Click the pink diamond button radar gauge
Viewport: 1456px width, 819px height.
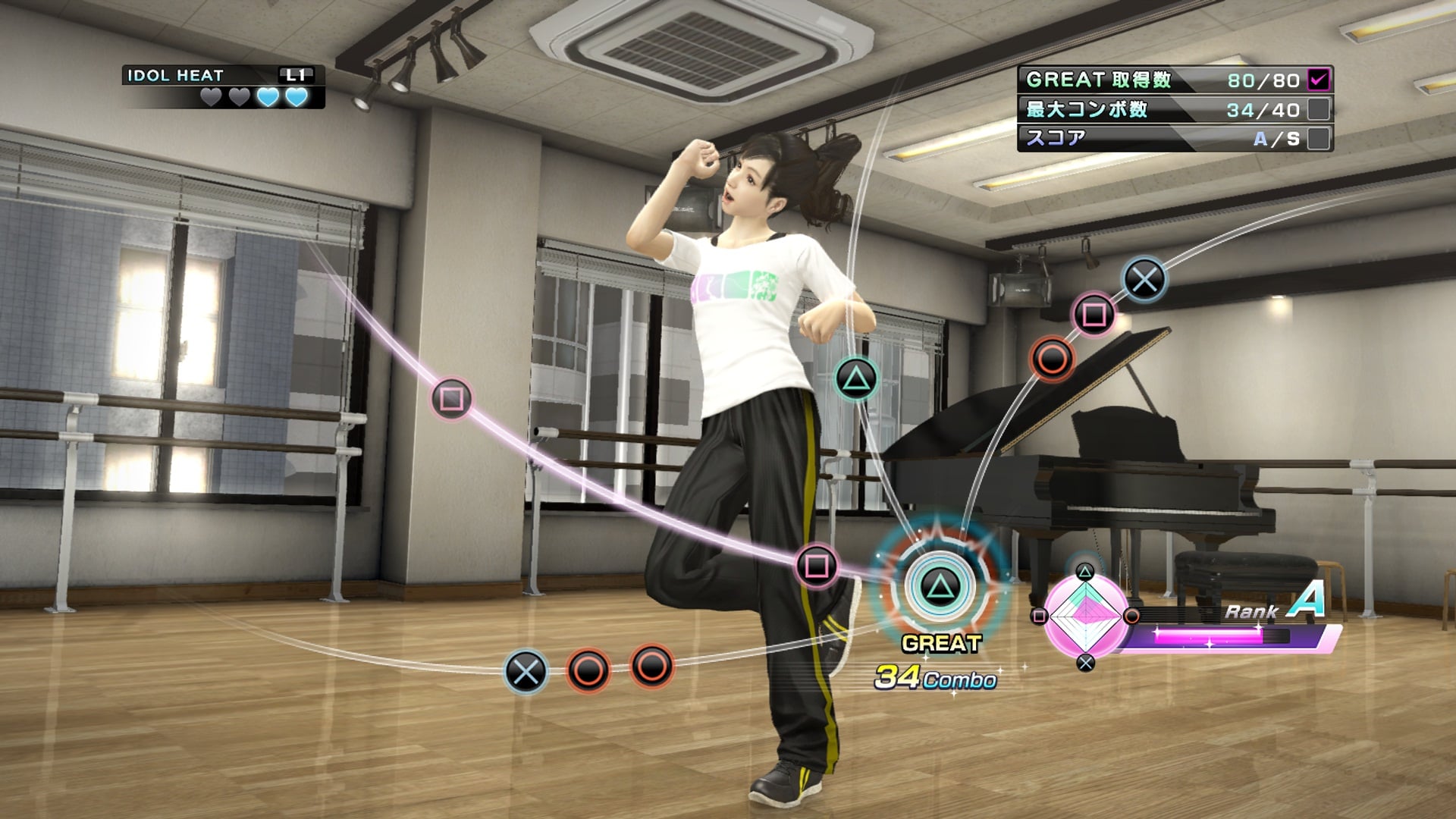coord(1085,617)
